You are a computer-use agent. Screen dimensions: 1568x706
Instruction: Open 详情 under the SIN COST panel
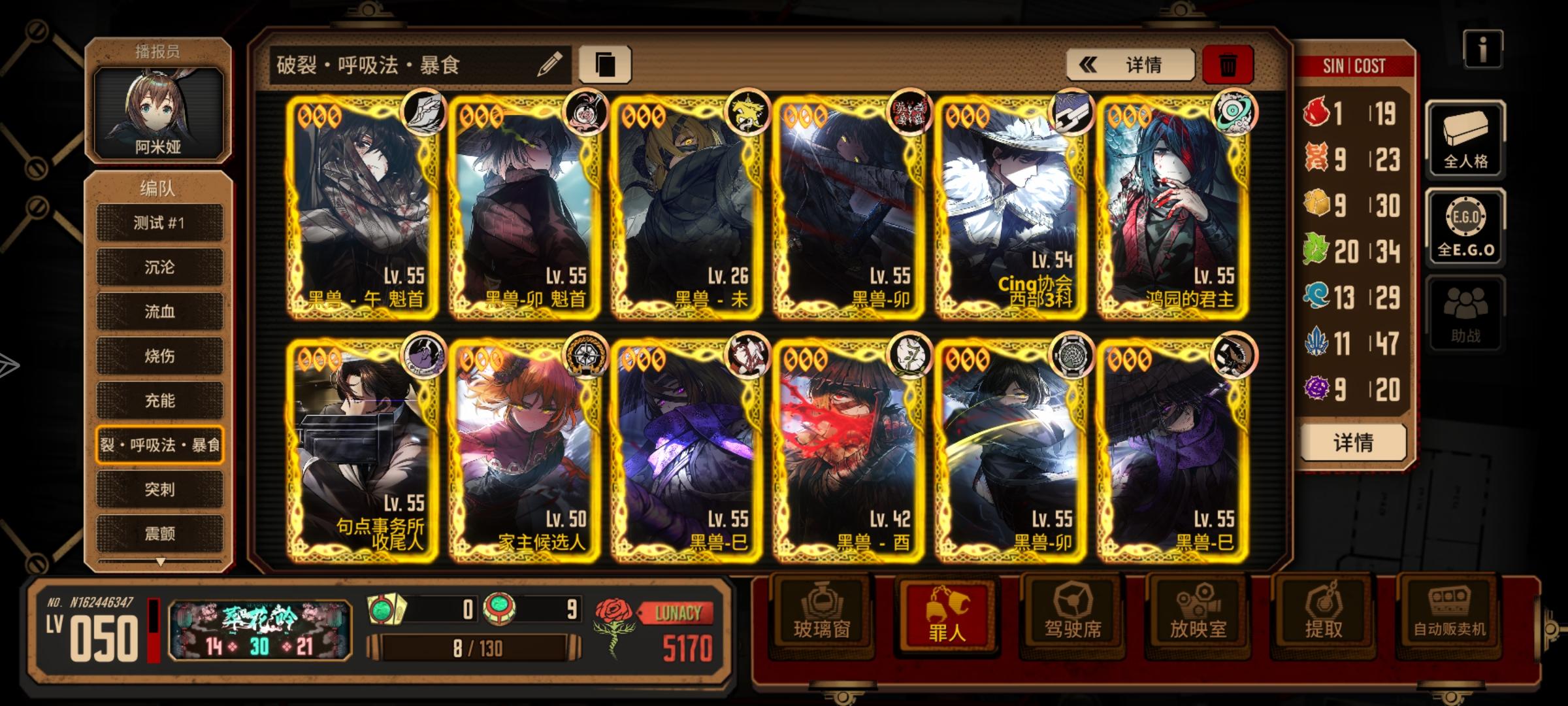click(1352, 442)
